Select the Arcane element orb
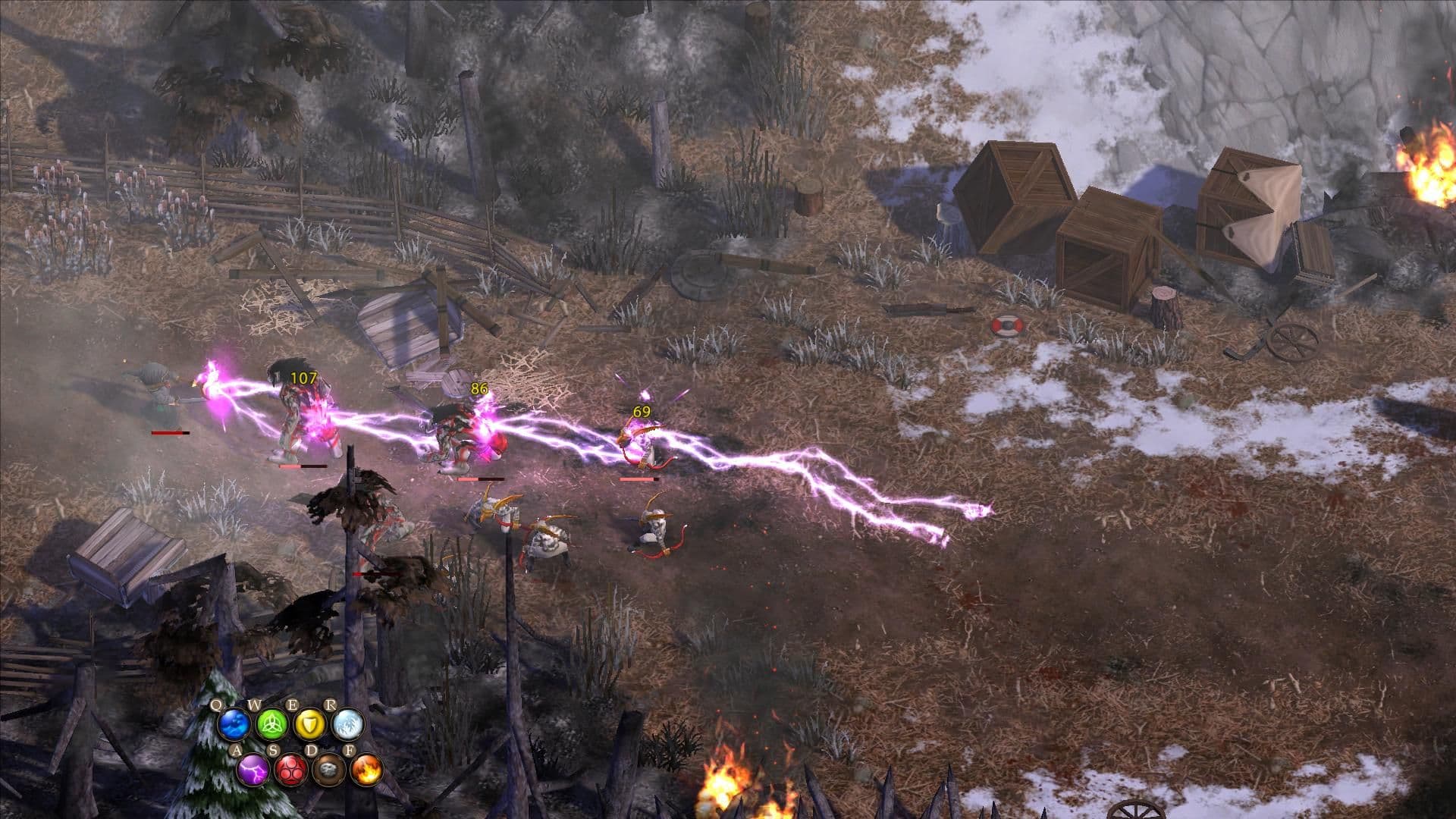1456x819 pixels. [292, 770]
